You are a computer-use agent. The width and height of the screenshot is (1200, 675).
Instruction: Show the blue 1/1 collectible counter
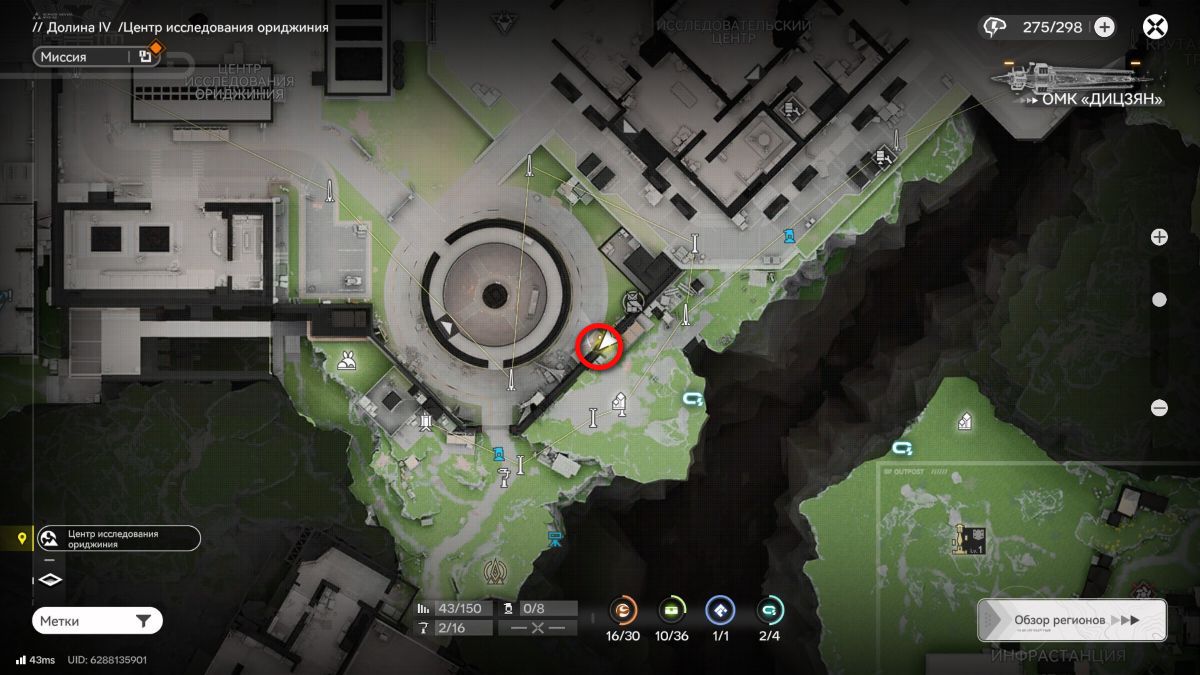720,610
